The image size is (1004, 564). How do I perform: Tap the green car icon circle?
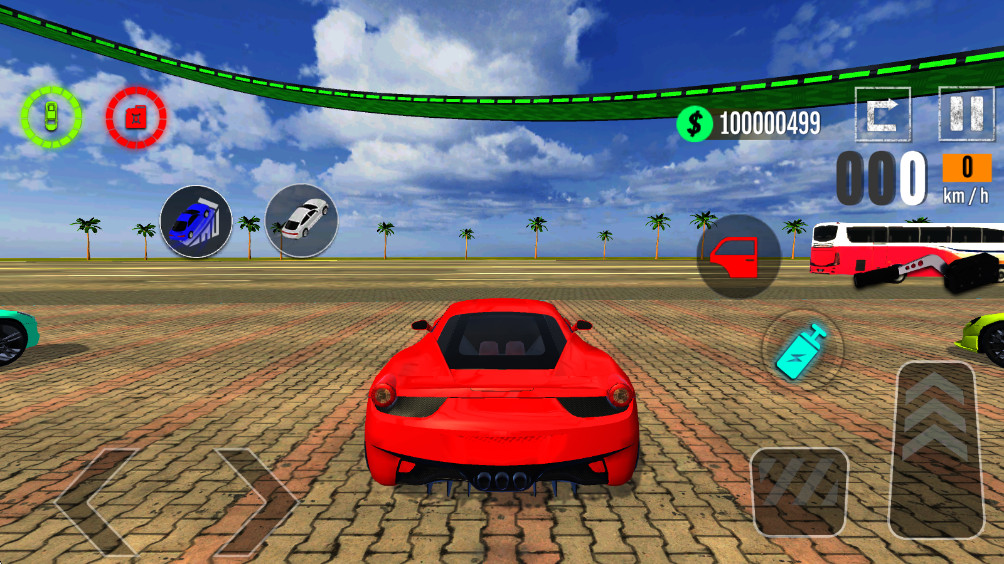51,117
